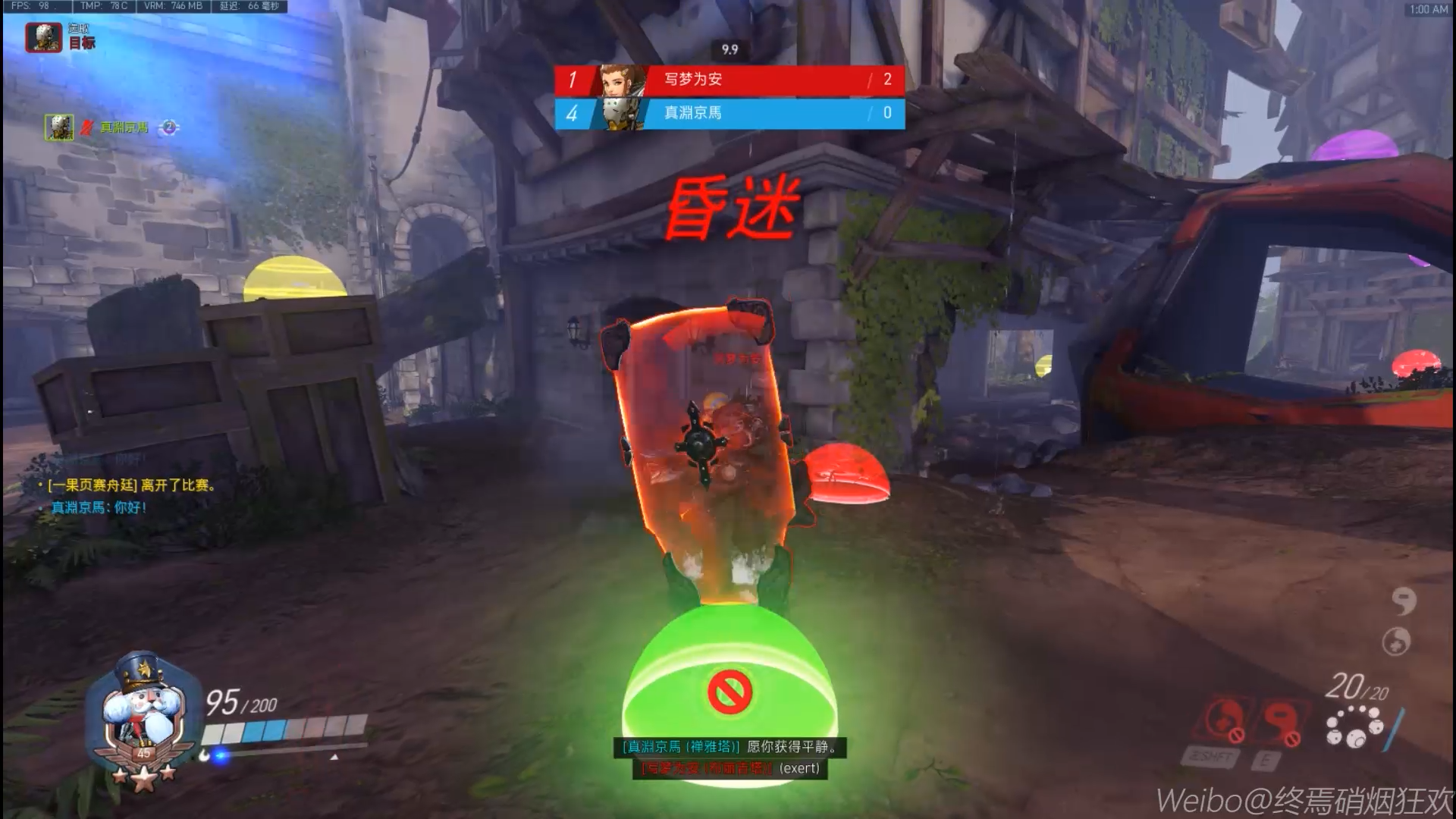Click the white Discord orb status indicator
The width and height of the screenshot is (1456, 819).
tap(1404, 601)
